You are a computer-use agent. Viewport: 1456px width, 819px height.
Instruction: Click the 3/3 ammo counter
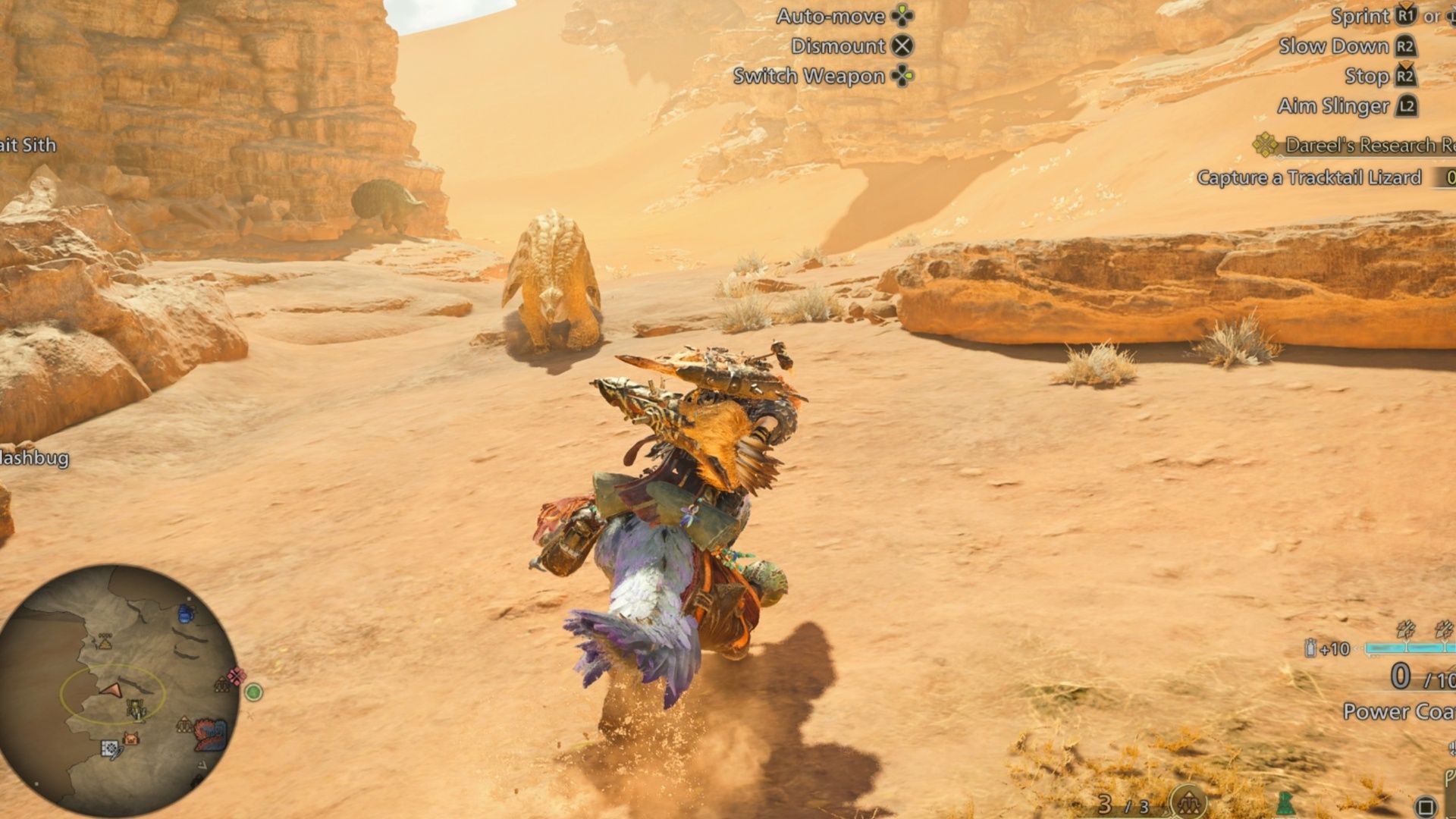[1123, 805]
